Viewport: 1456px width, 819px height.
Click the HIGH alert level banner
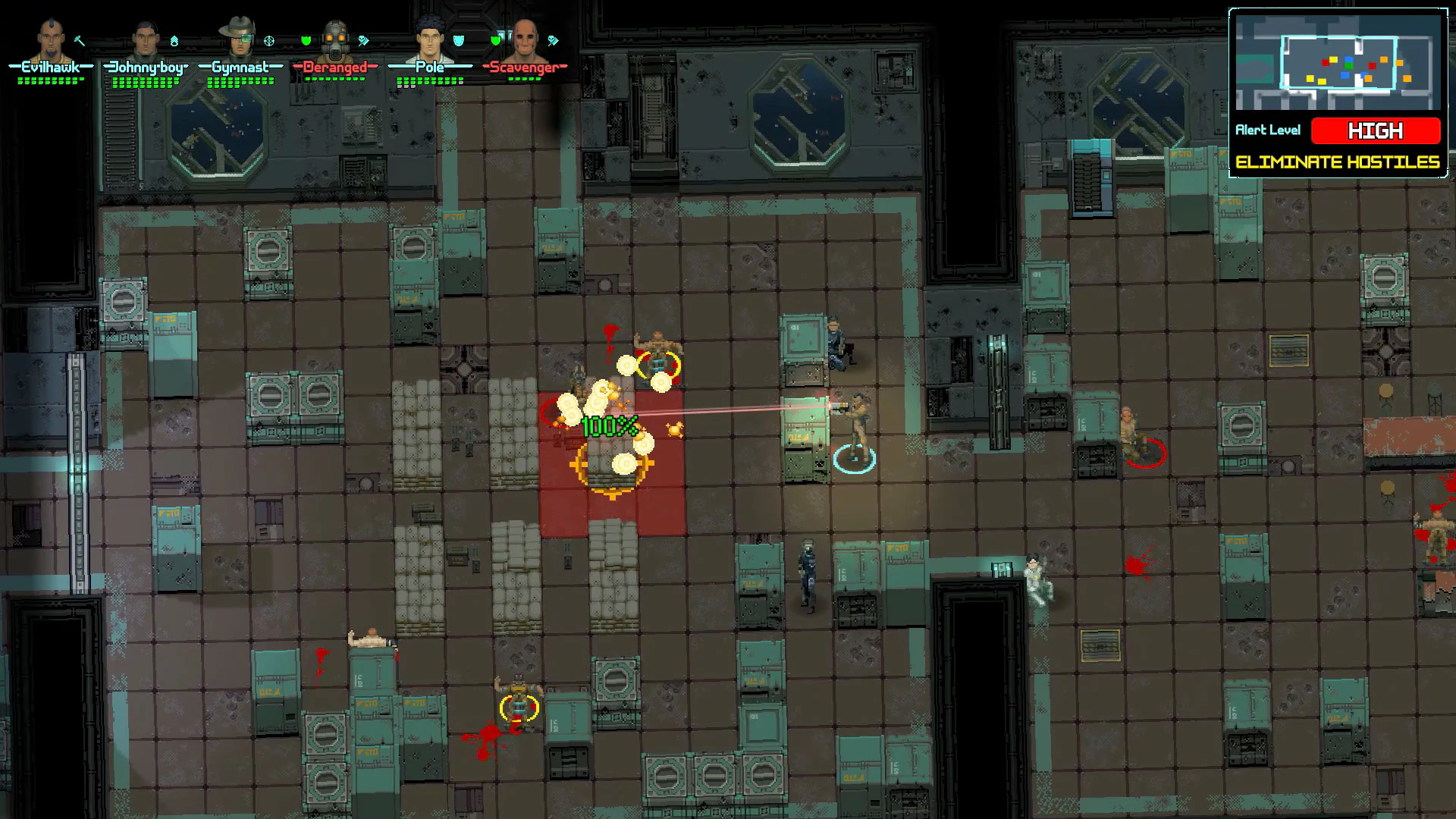pos(1375,130)
